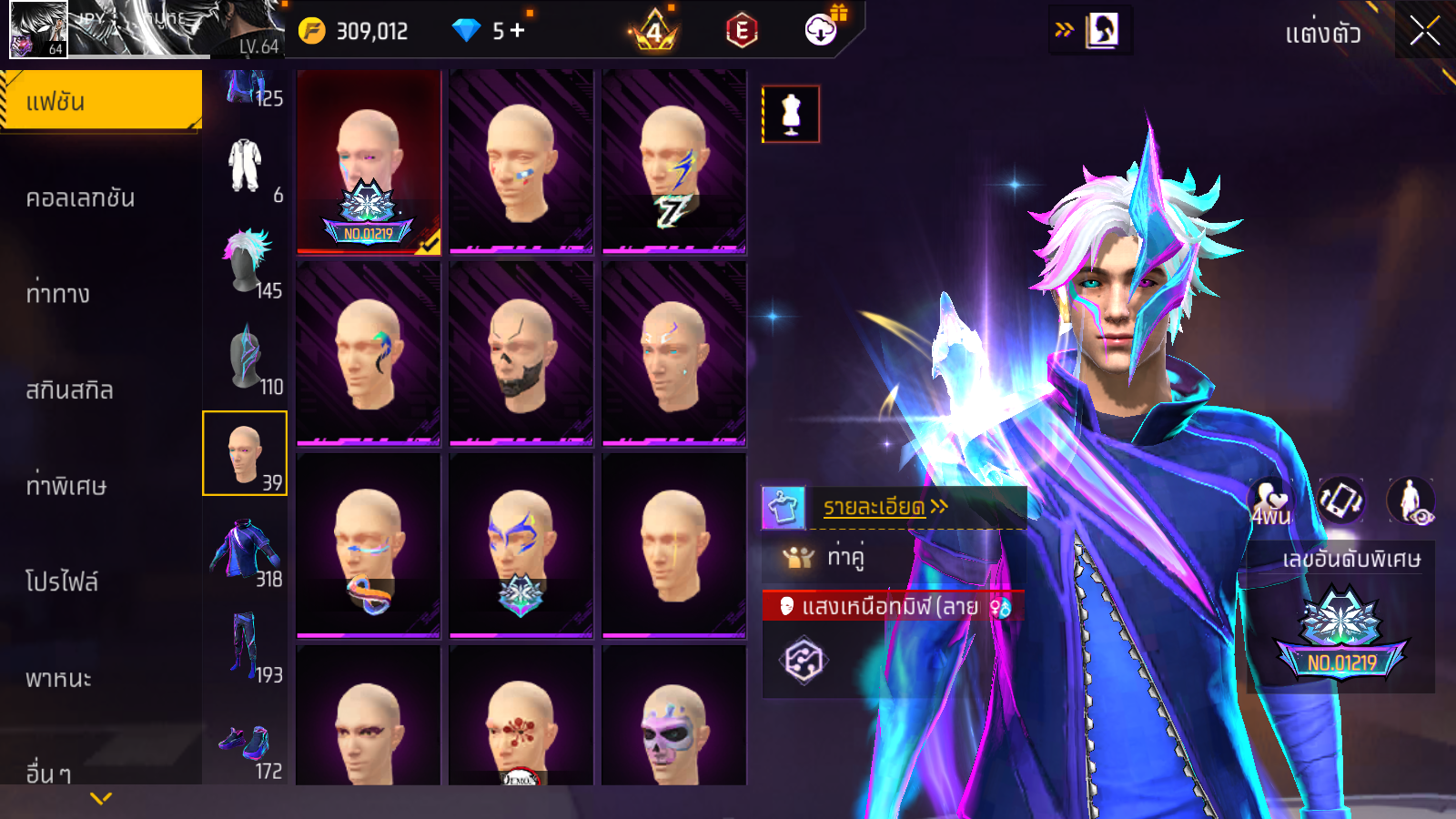Add diamonds with the plus button
Screen dimensions: 1456x819
pyautogui.click(x=518, y=31)
